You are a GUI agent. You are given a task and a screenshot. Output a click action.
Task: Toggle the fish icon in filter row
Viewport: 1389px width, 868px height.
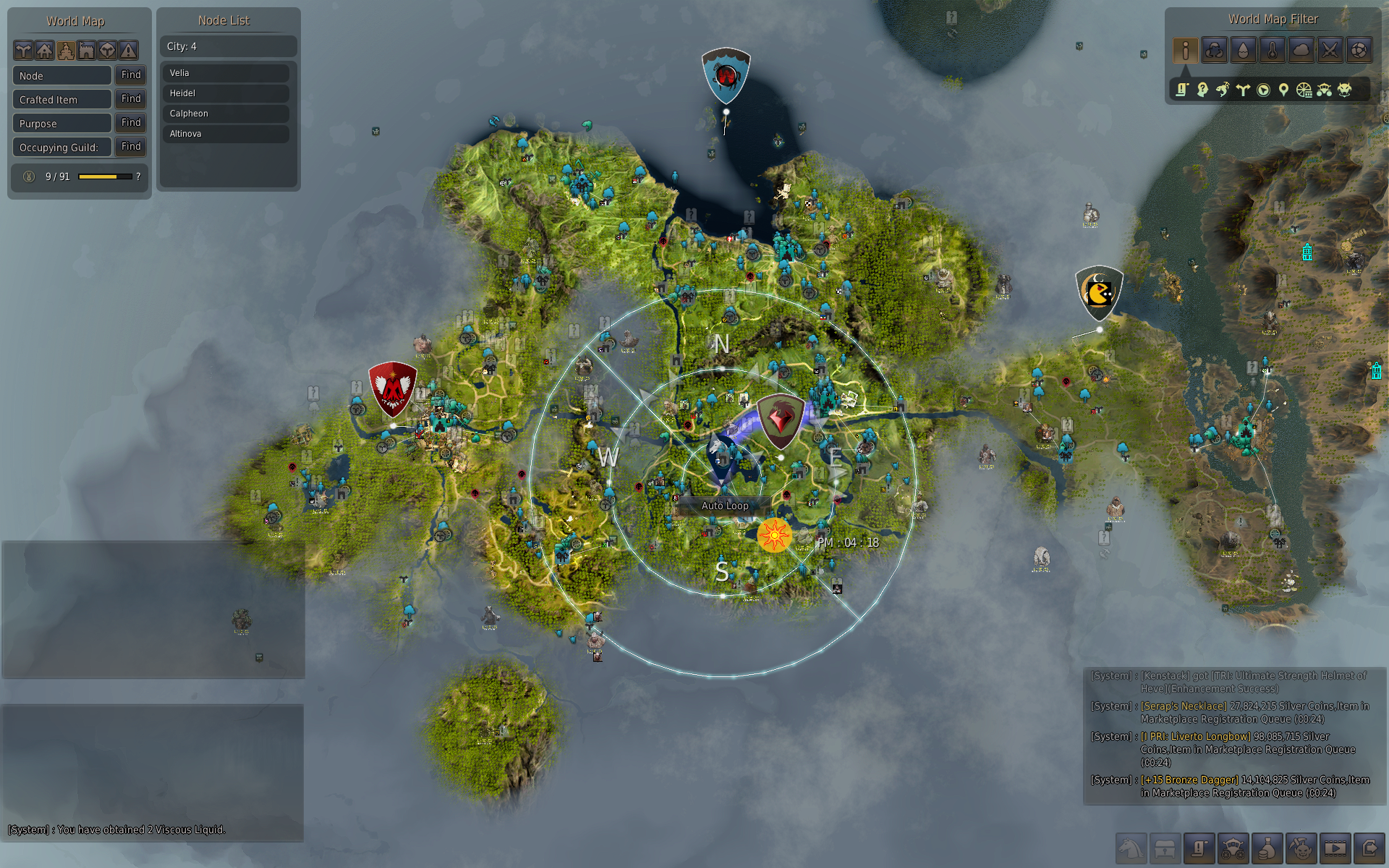[x=1223, y=90]
